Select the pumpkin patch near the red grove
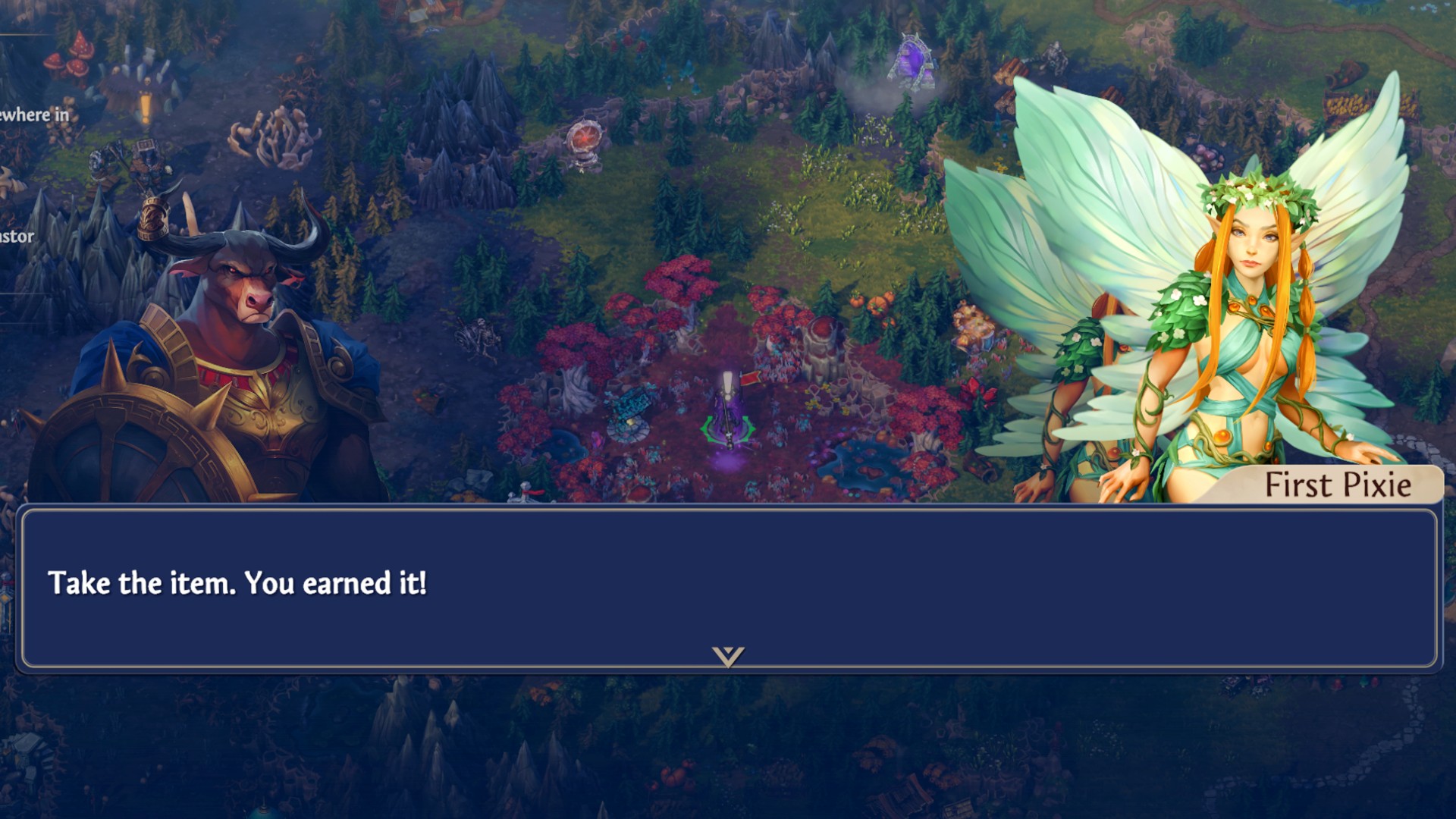1456x819 pixels. tap(876, 303)
